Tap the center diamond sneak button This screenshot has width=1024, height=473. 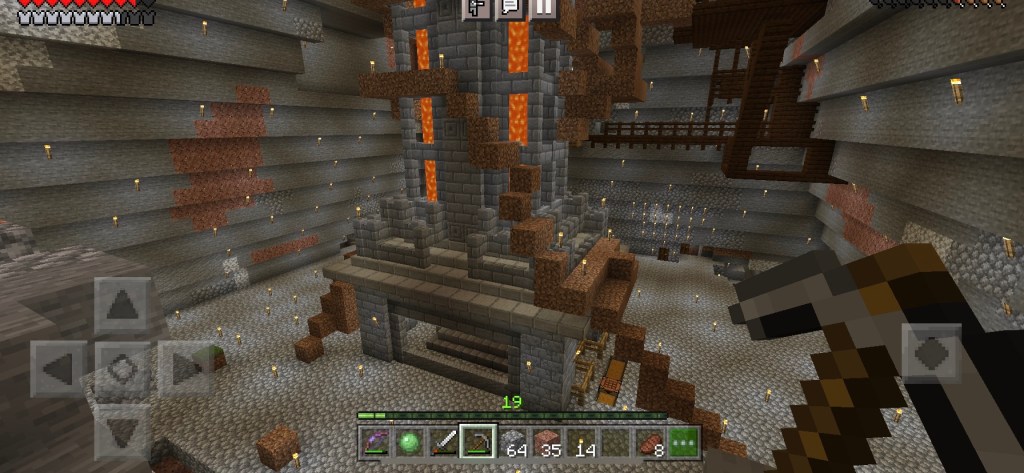(122, 368)
